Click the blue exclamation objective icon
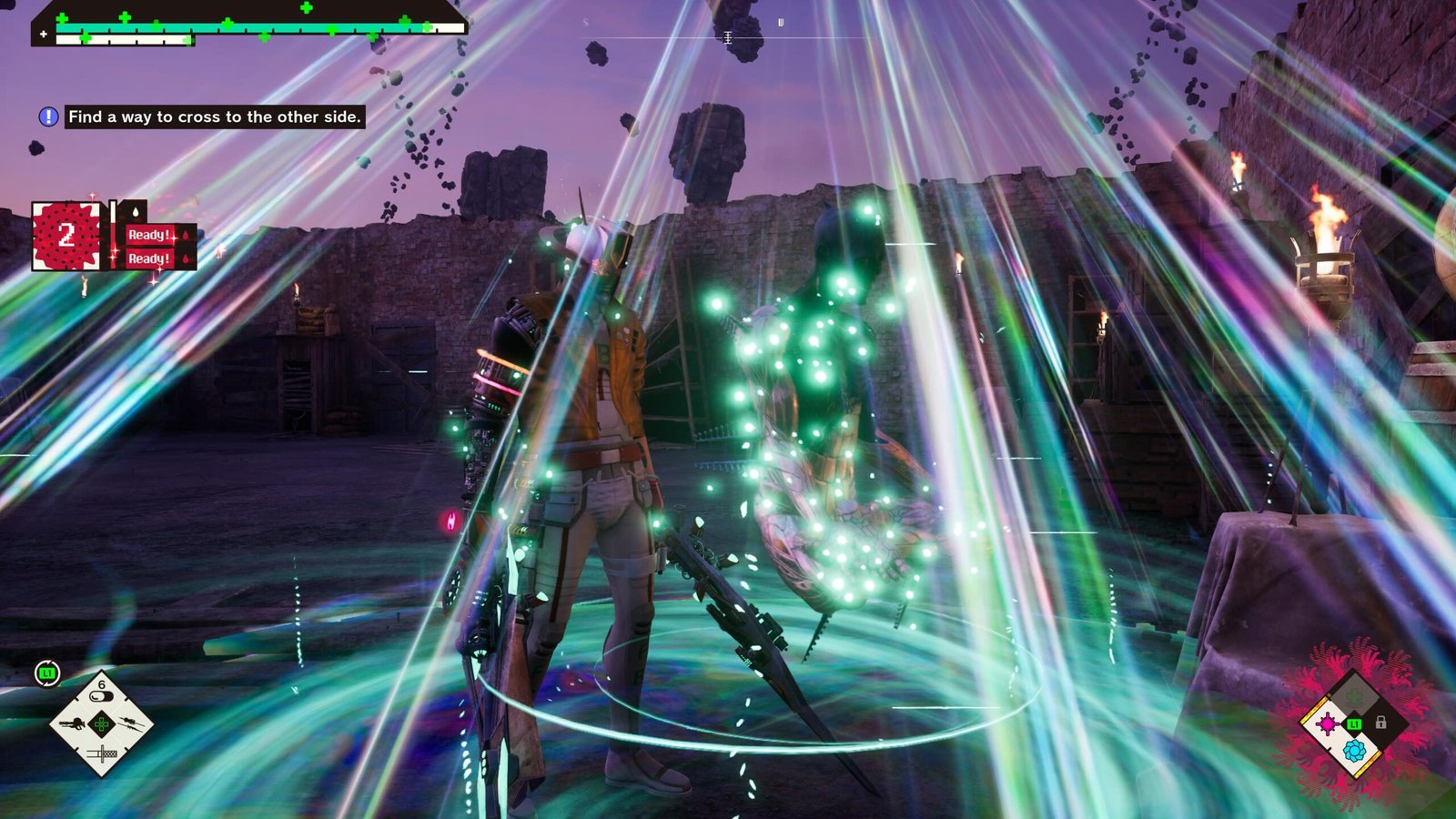This screenshot has width=1456, height=819. point(48,116)
